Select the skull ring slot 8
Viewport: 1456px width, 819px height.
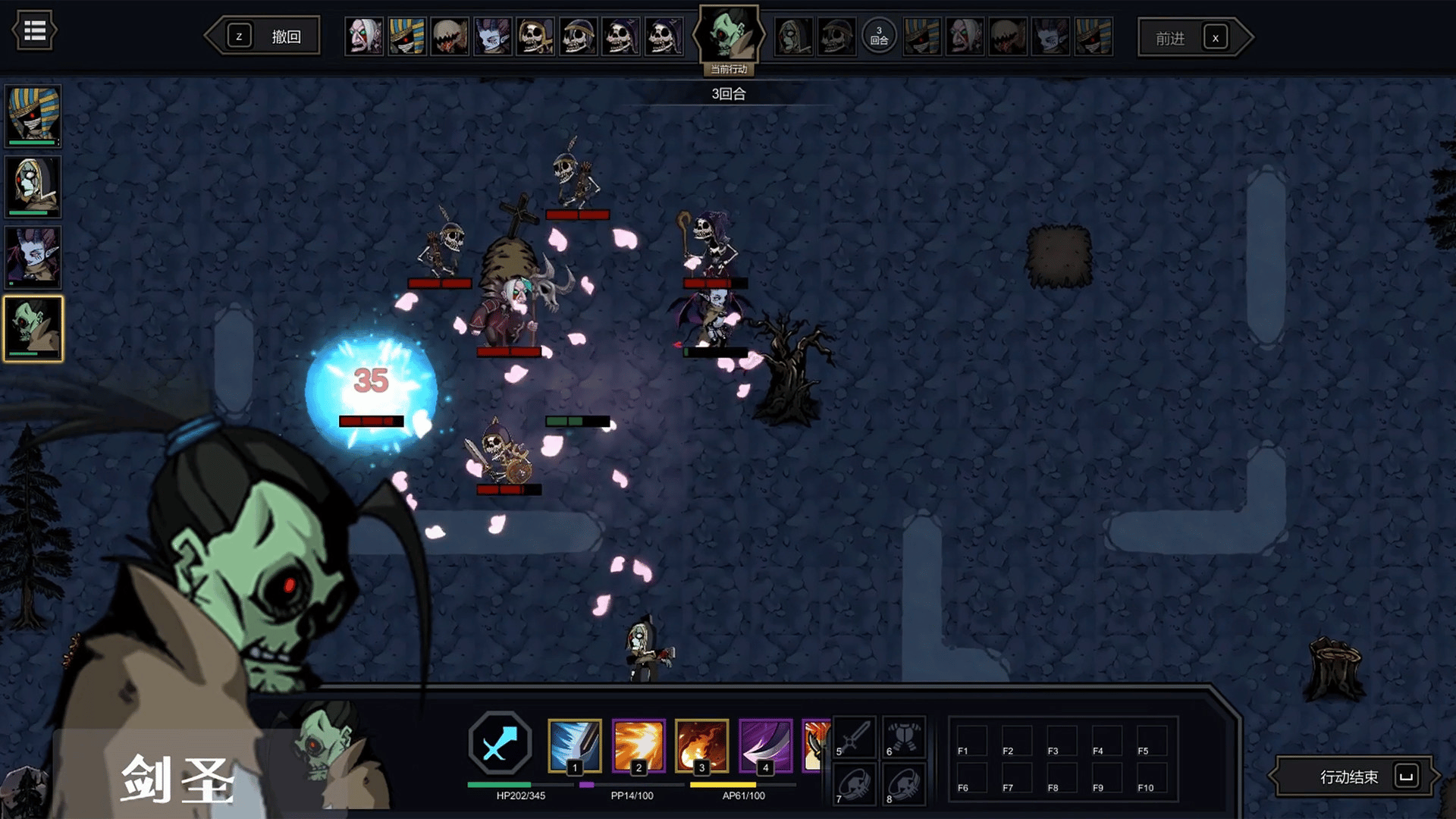[903, 784]
